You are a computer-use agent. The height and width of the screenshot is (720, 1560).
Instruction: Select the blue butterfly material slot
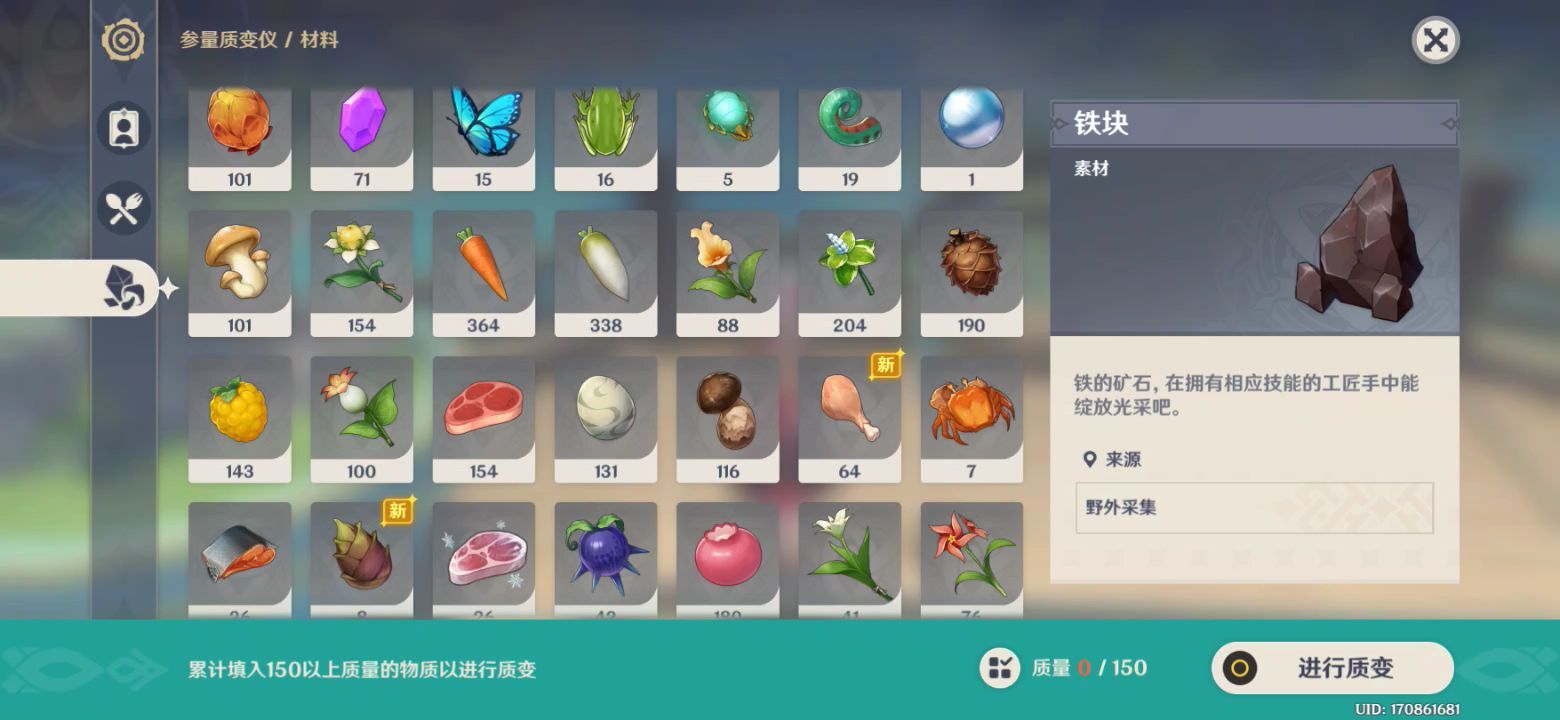pyautogui.click(x=483, y=135)
